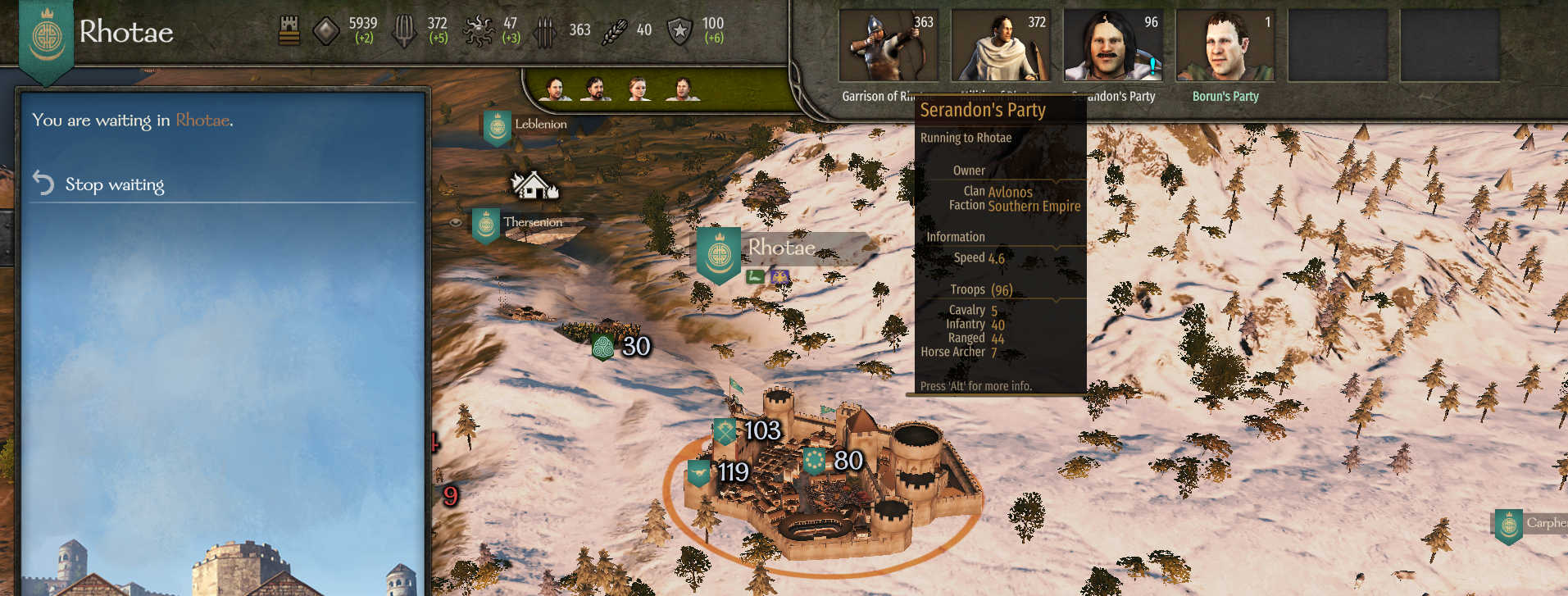The width and height of the screenshot is (1568, 596).
Task: Choose the Stop waiting menu option
Action: point(115,184)
